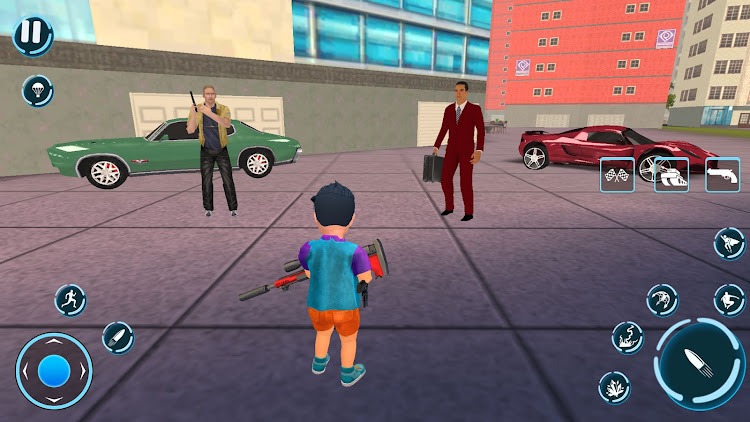Image resolution: width=750 pixels, height=422 pixels.
Task: Tap the small bullet button near joystick
Action: (x=117, y=337)
